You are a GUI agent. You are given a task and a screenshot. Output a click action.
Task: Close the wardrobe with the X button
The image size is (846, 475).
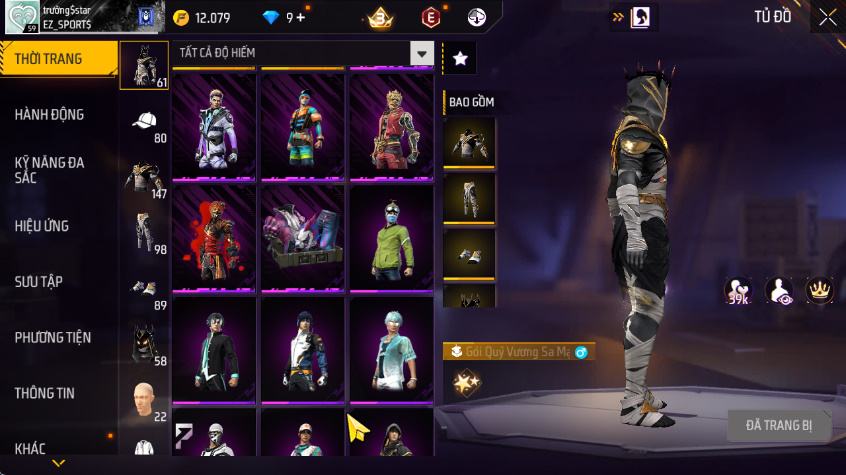click(x=827, y=17)
